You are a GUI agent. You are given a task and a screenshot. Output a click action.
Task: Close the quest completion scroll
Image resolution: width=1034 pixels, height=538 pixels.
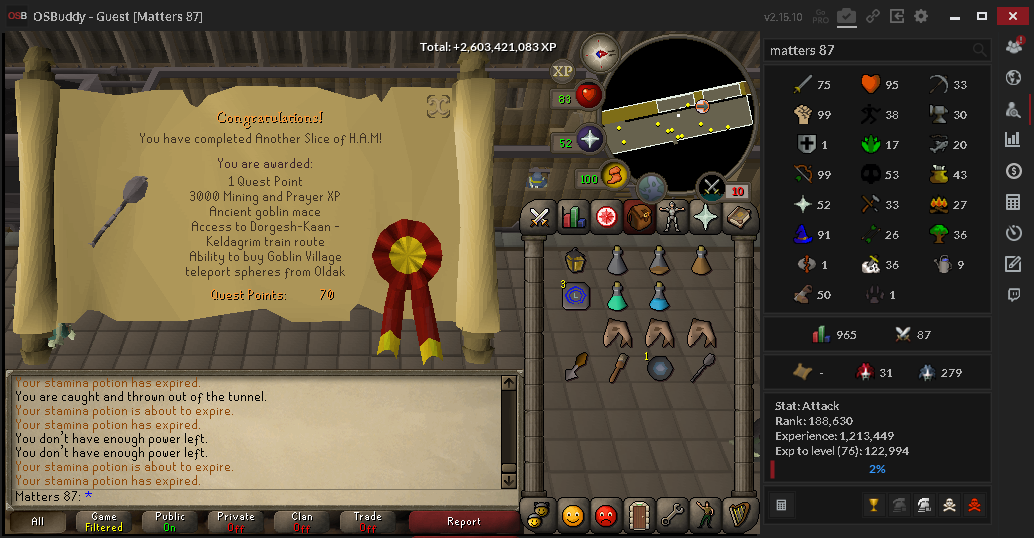(x=437, y=105)
